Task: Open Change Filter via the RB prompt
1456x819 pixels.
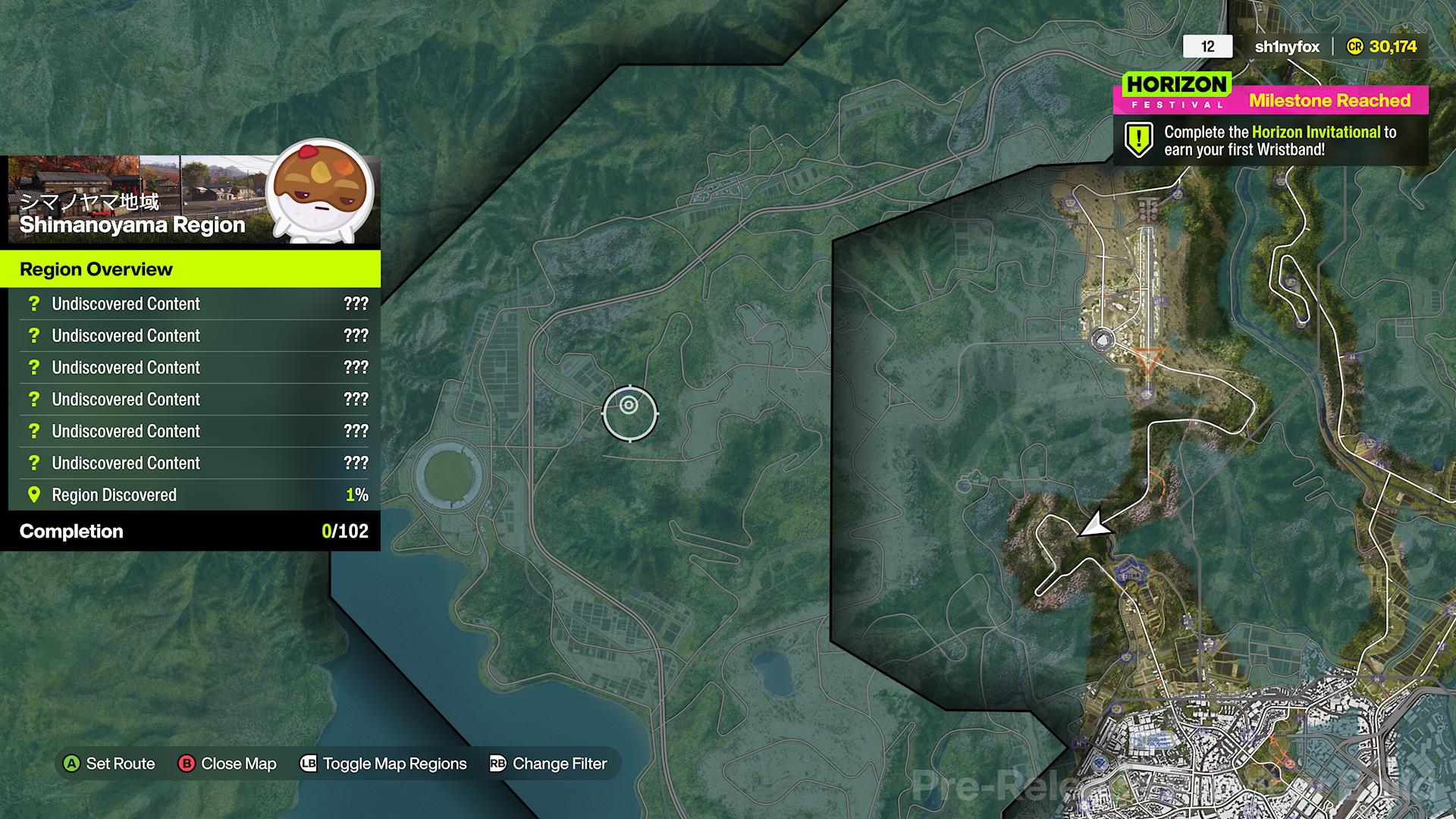Action: [x=497, y=764]
